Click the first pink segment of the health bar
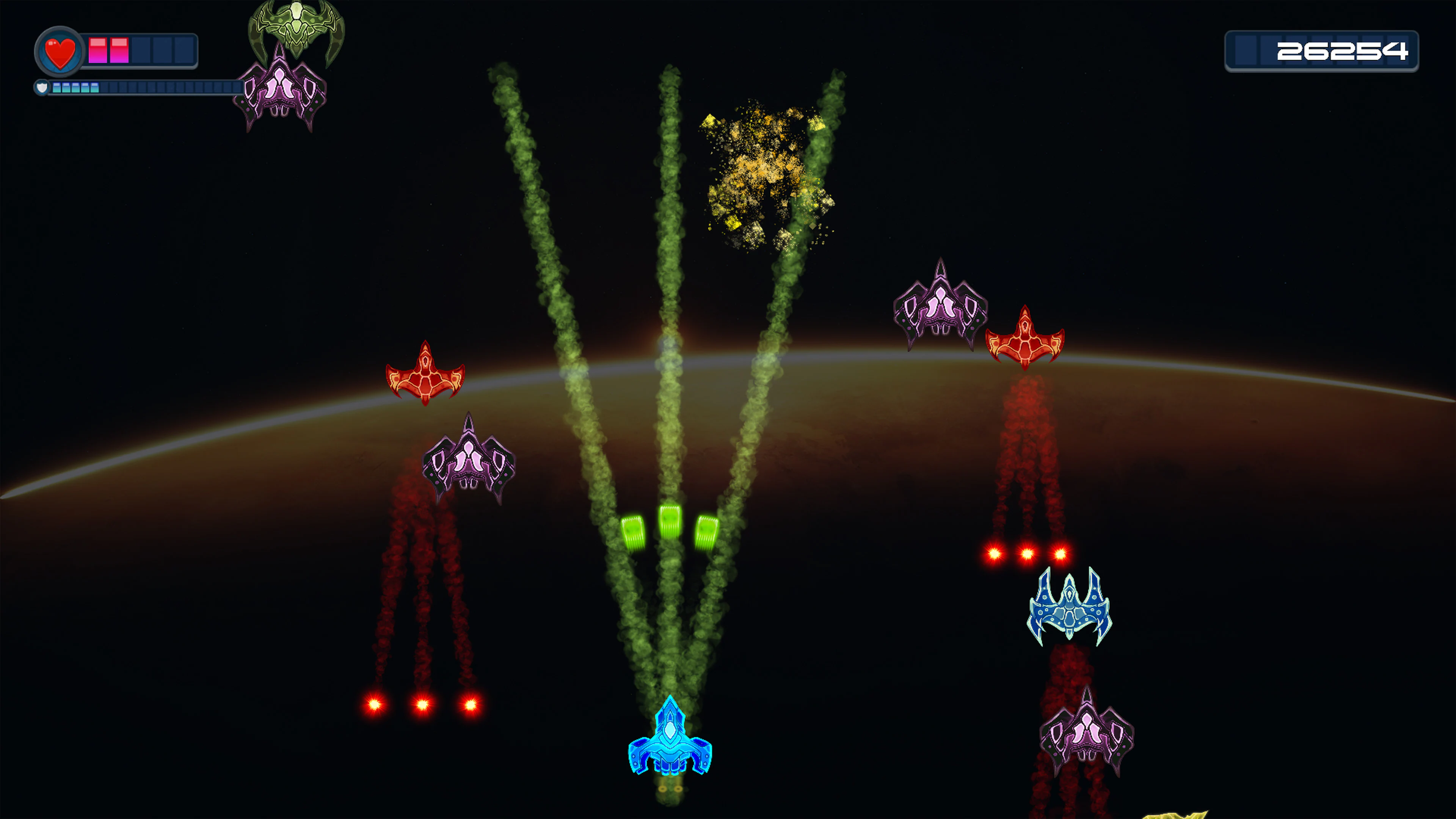 click(x=97, y=50)
